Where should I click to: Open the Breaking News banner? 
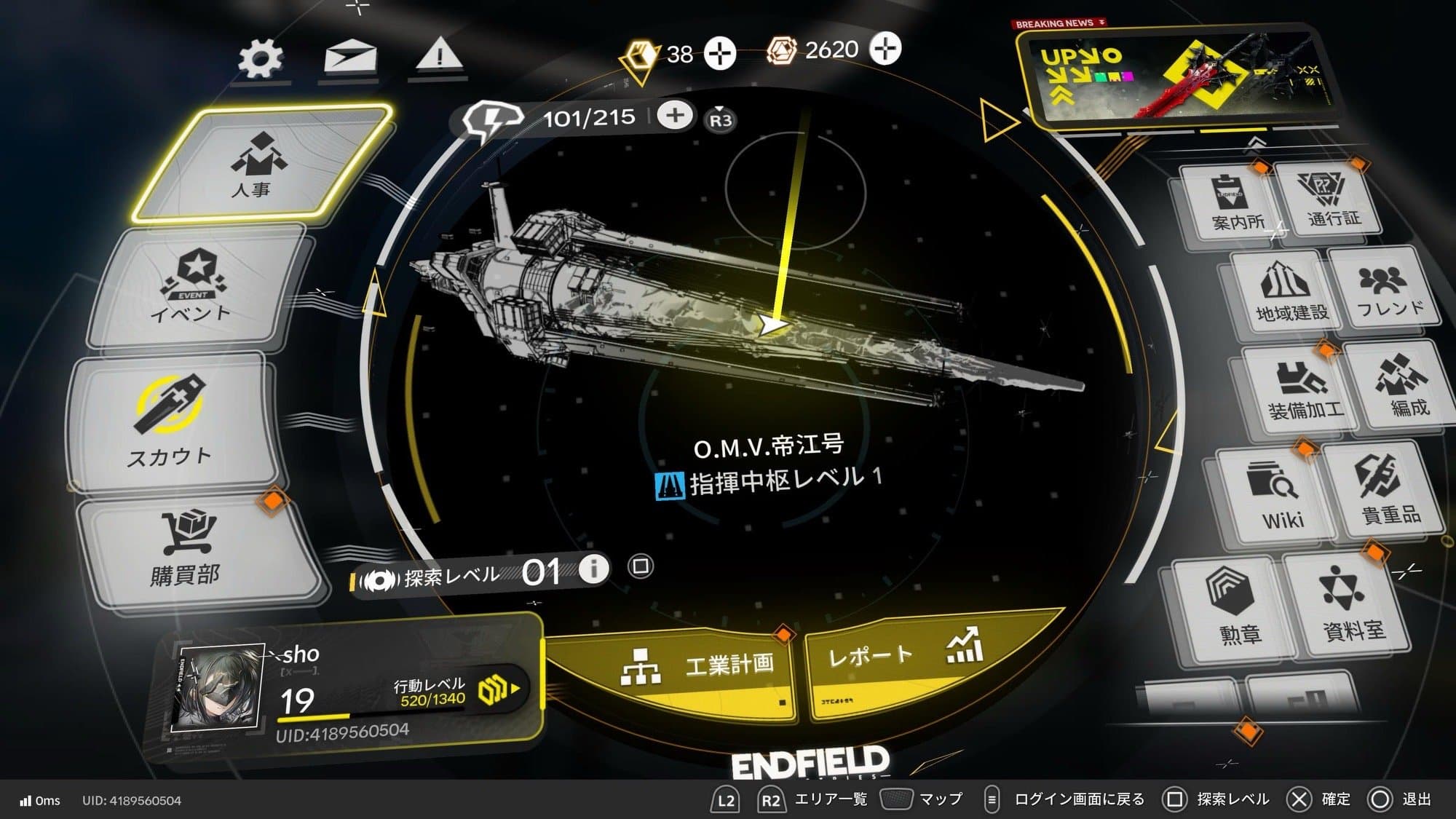1172,76
